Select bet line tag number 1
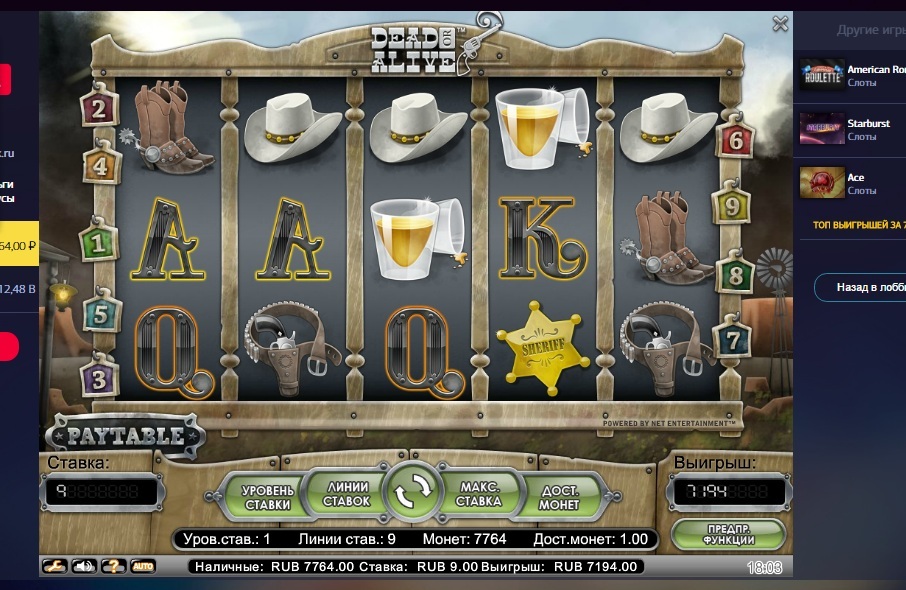 pyautogui.click(x=98, y=241)
